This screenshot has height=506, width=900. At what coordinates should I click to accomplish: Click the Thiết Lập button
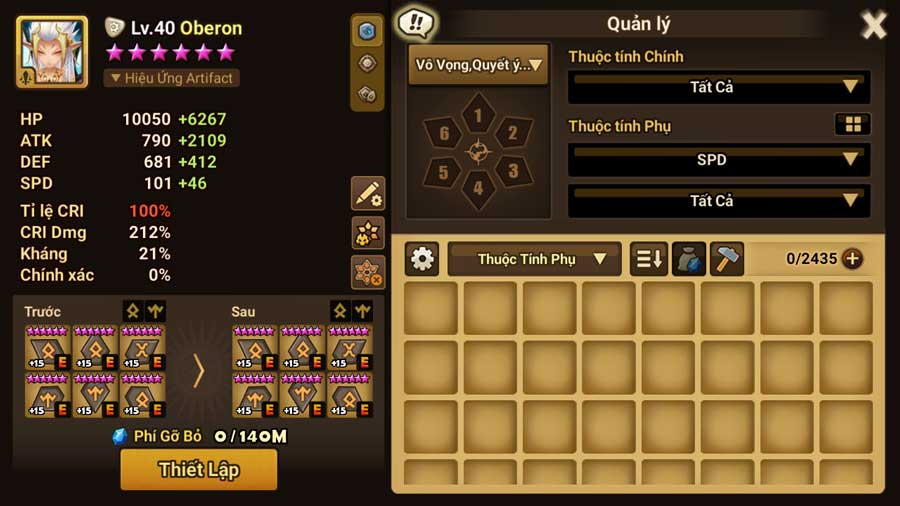(x=198, y=469)
